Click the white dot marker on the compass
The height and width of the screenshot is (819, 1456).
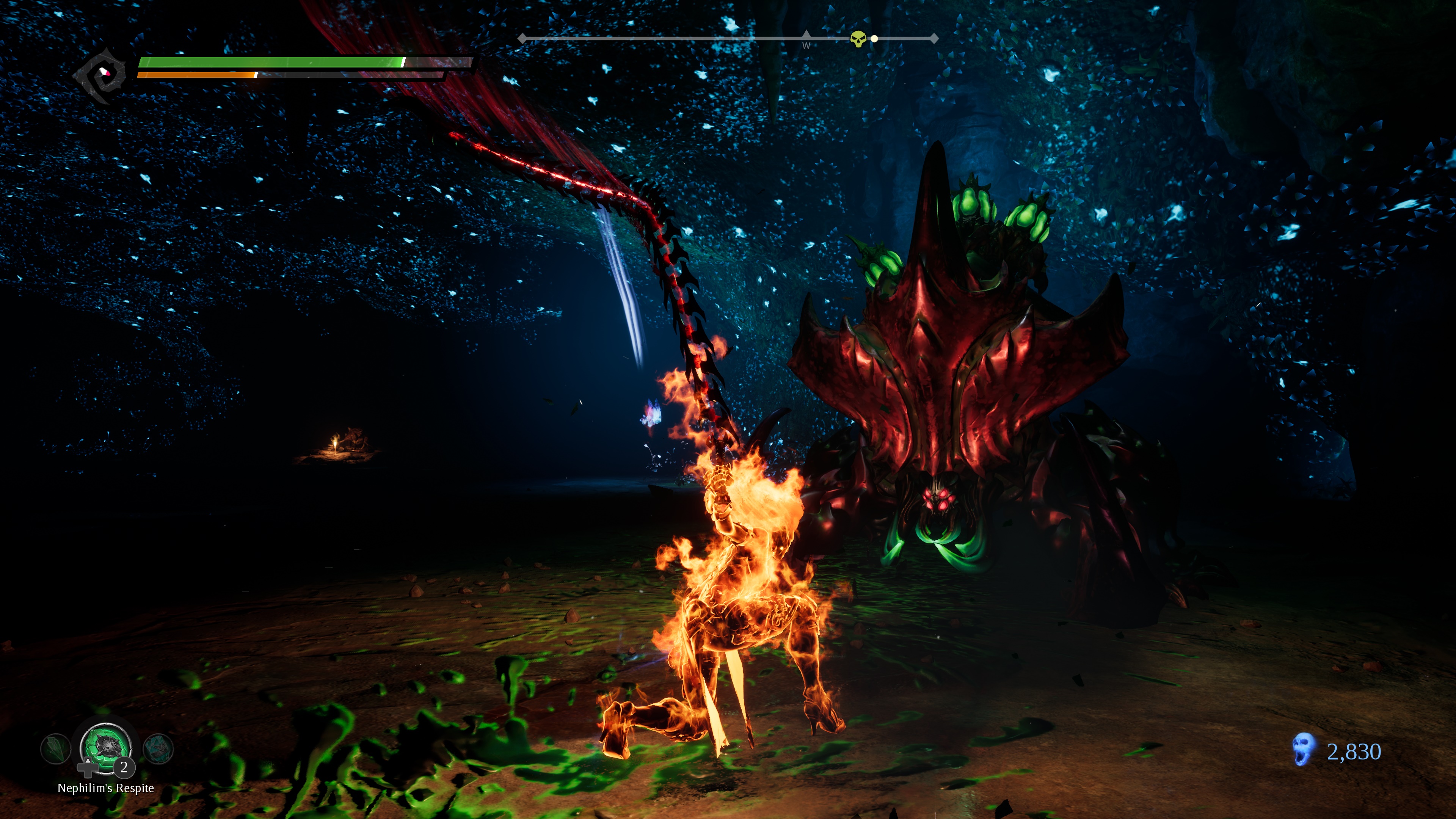click(x=874, y=38)
